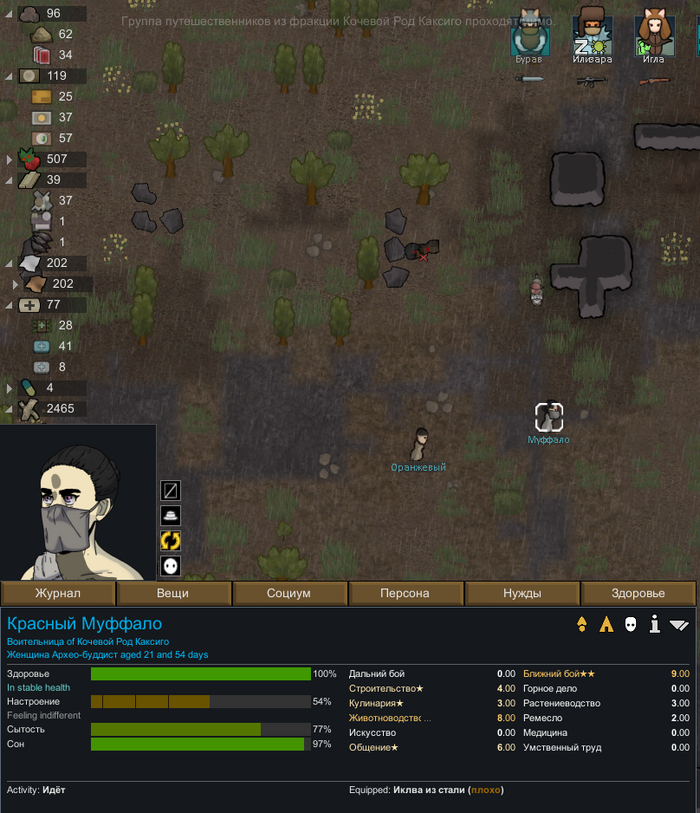Screen dimensions: 700x813
Task: Click the white face icon beside portrait
Action: point(171,566)
